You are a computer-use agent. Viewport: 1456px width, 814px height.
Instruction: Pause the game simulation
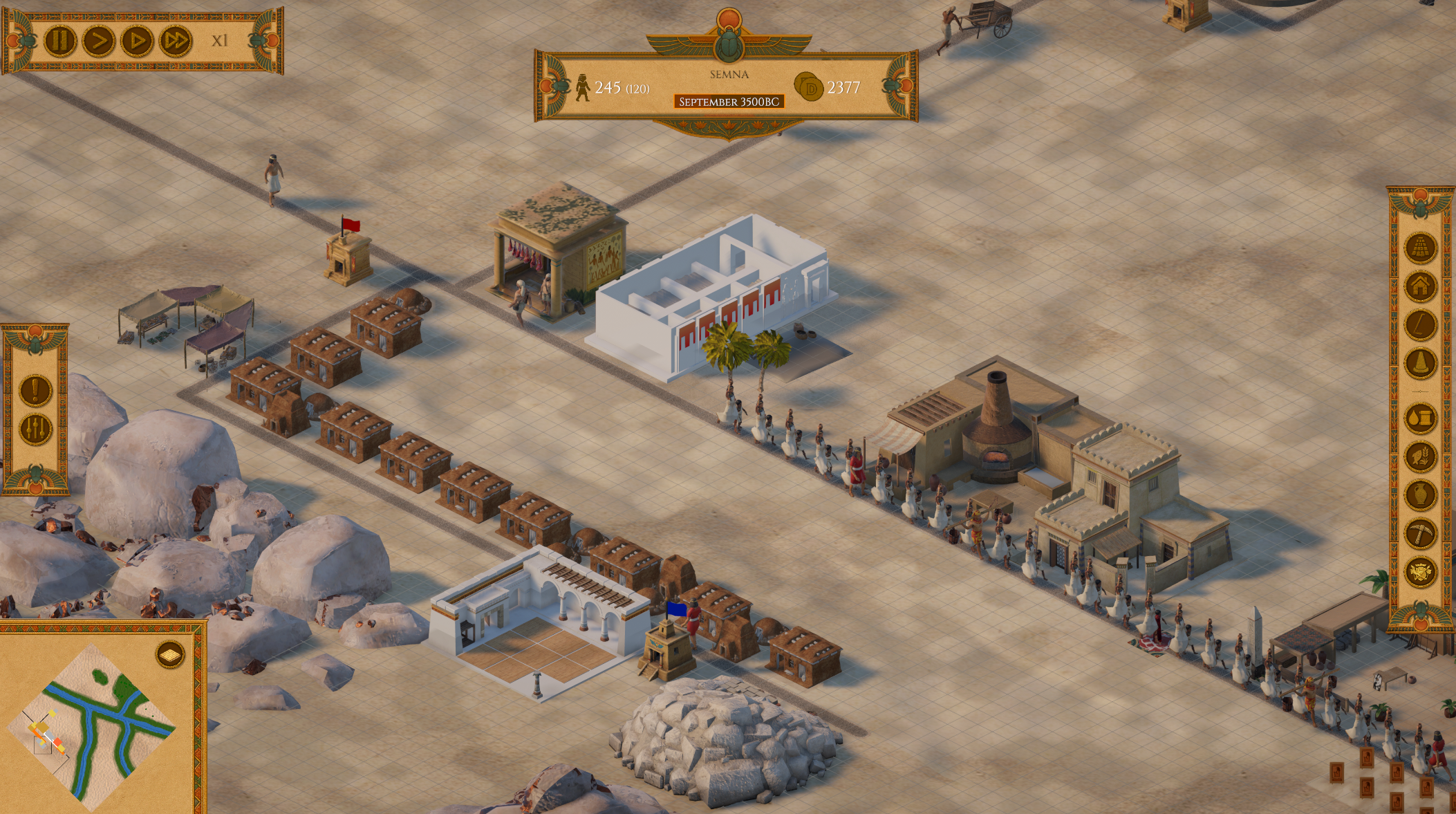[60, 40]
